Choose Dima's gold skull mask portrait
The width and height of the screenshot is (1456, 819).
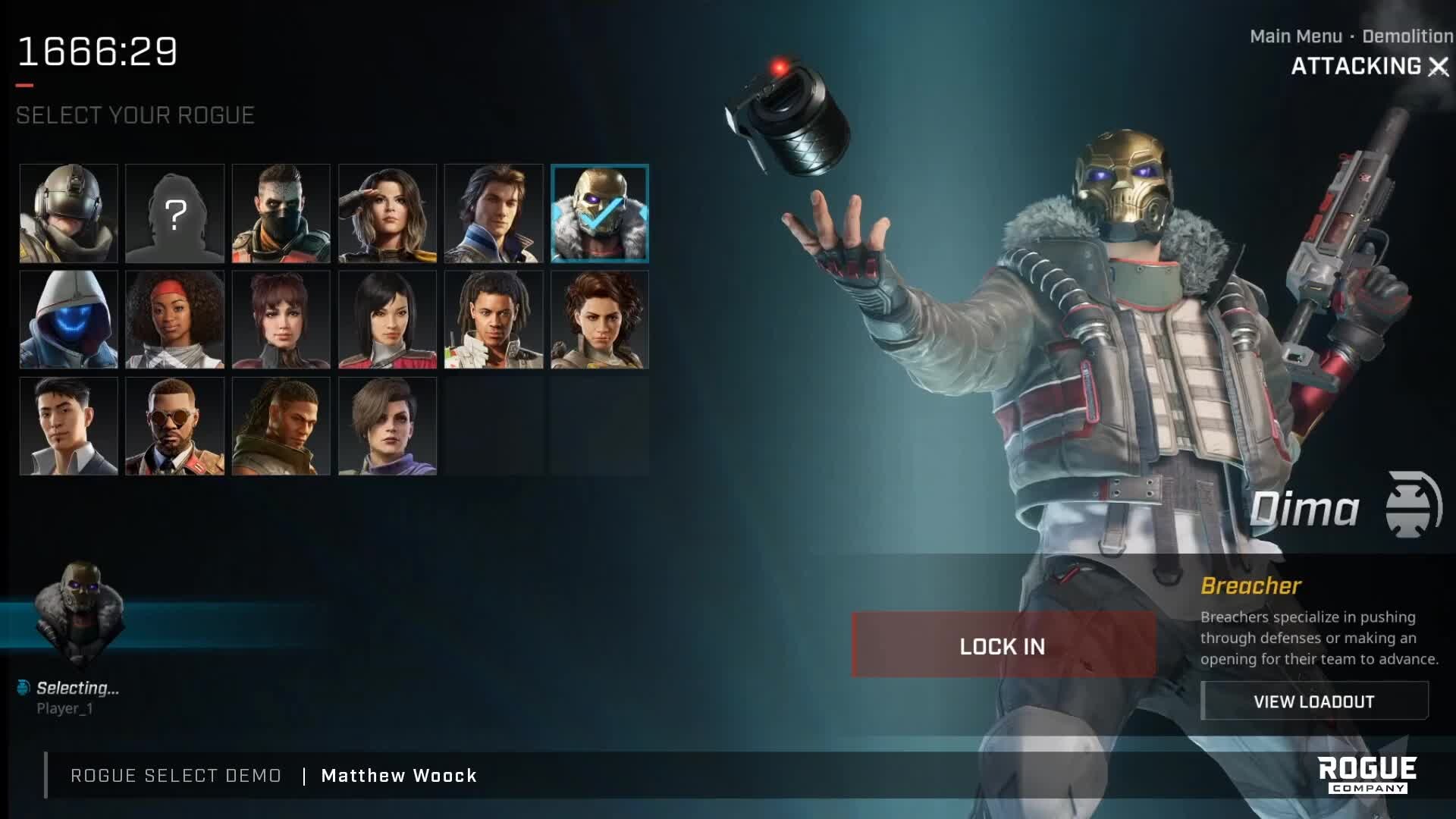[600, 214]
